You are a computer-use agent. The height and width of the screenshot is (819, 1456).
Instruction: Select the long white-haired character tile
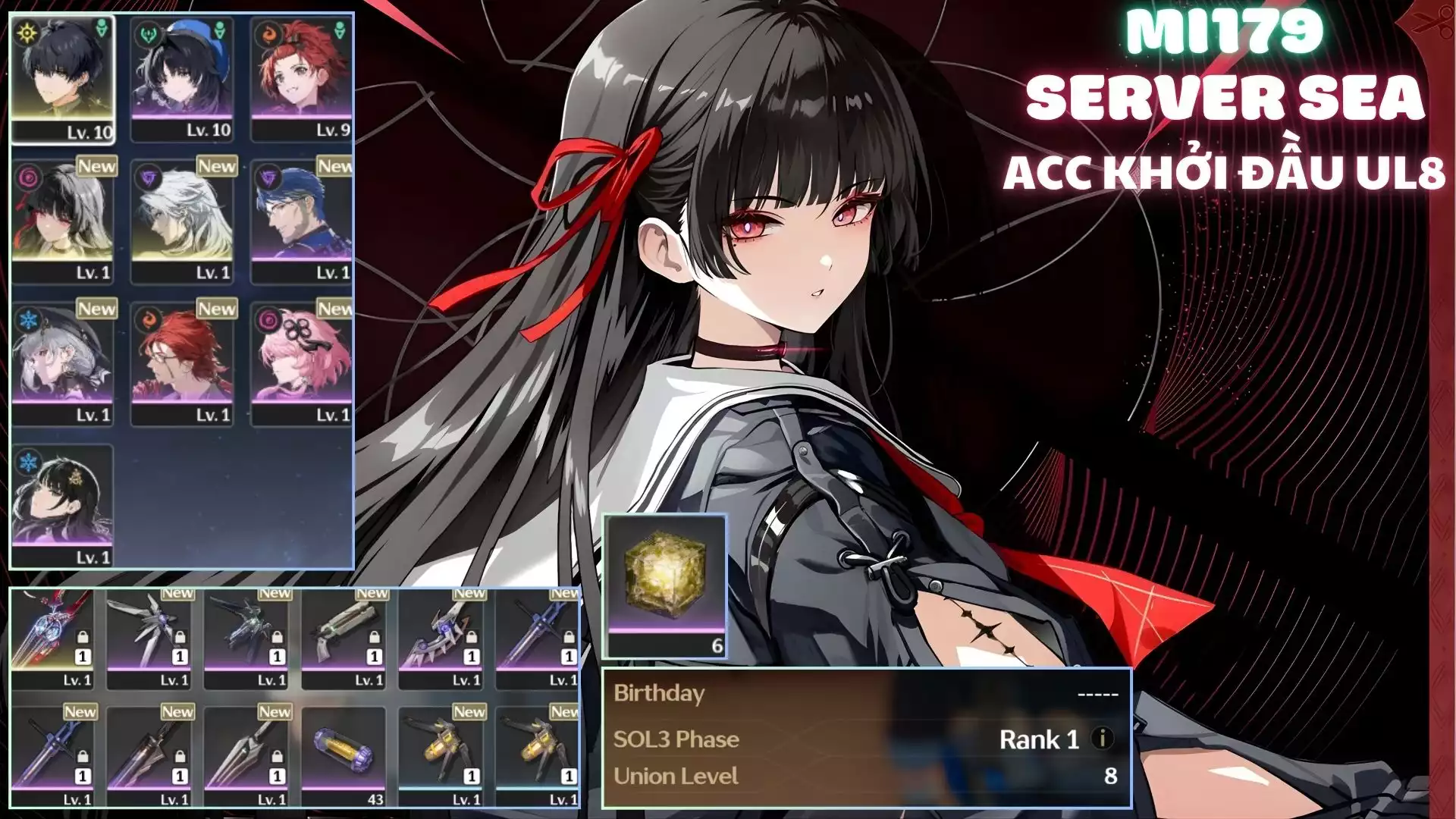tap(182, 221)
